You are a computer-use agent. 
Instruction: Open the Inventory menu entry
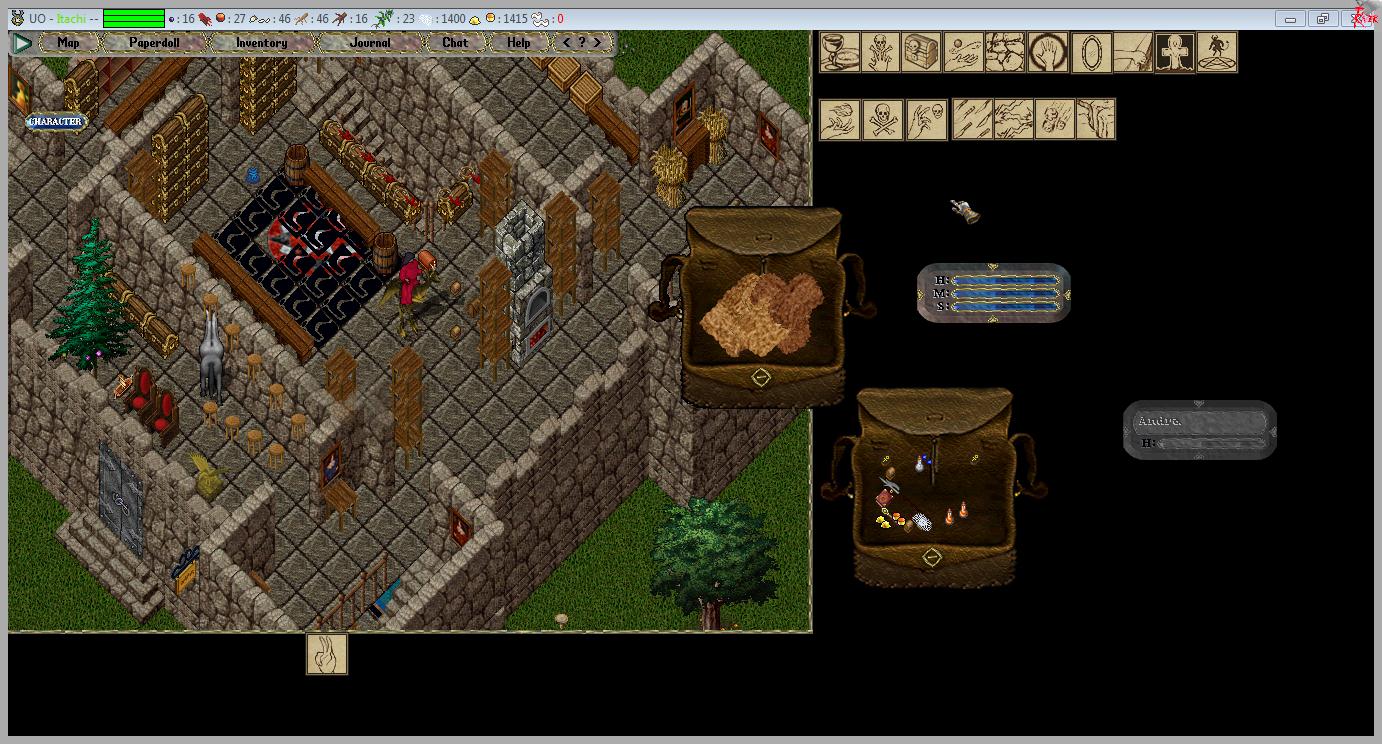tap(261, 43)
